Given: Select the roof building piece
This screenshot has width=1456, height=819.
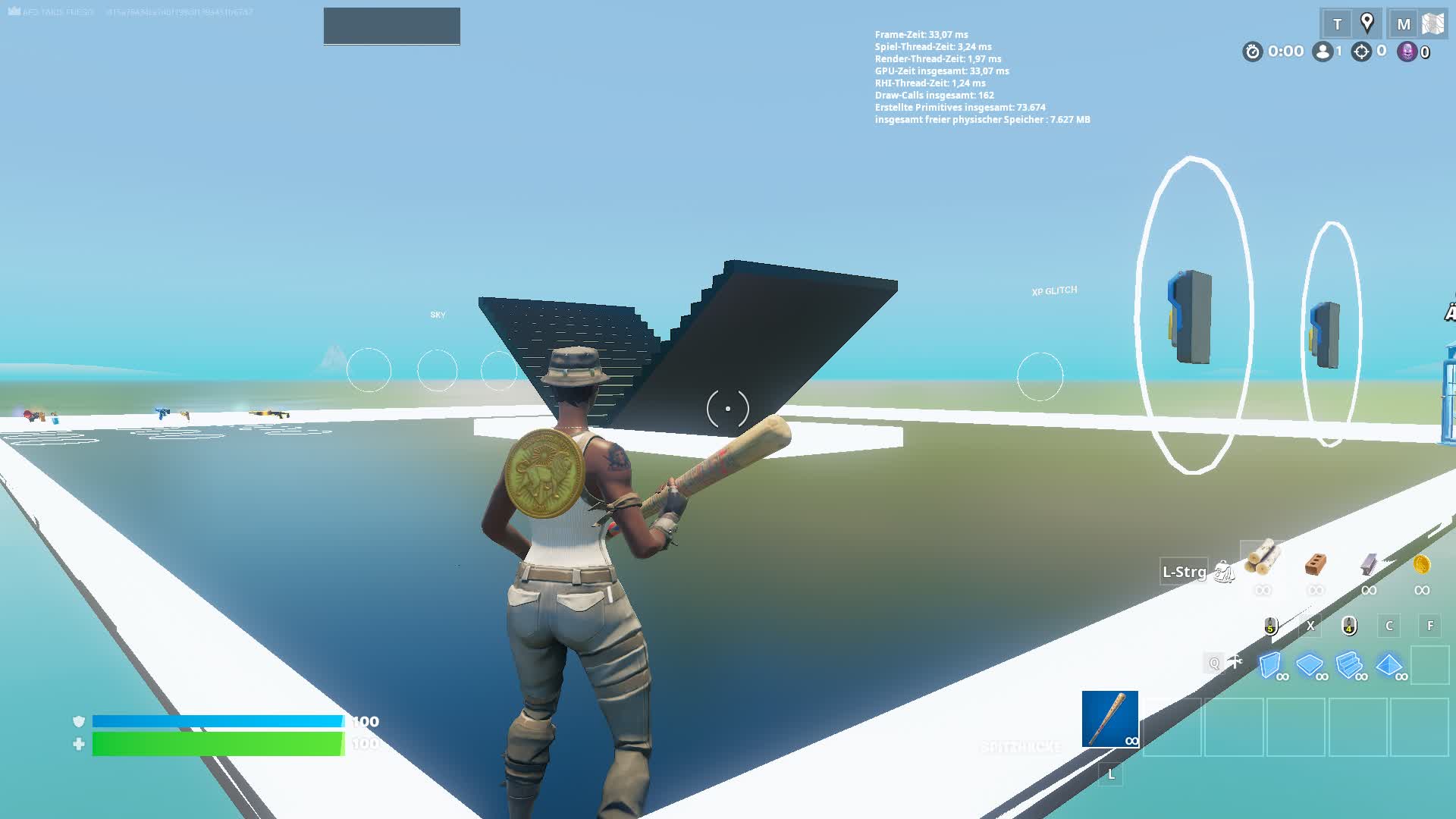Looking at the screenshot, I should [x=1389, y=664].
